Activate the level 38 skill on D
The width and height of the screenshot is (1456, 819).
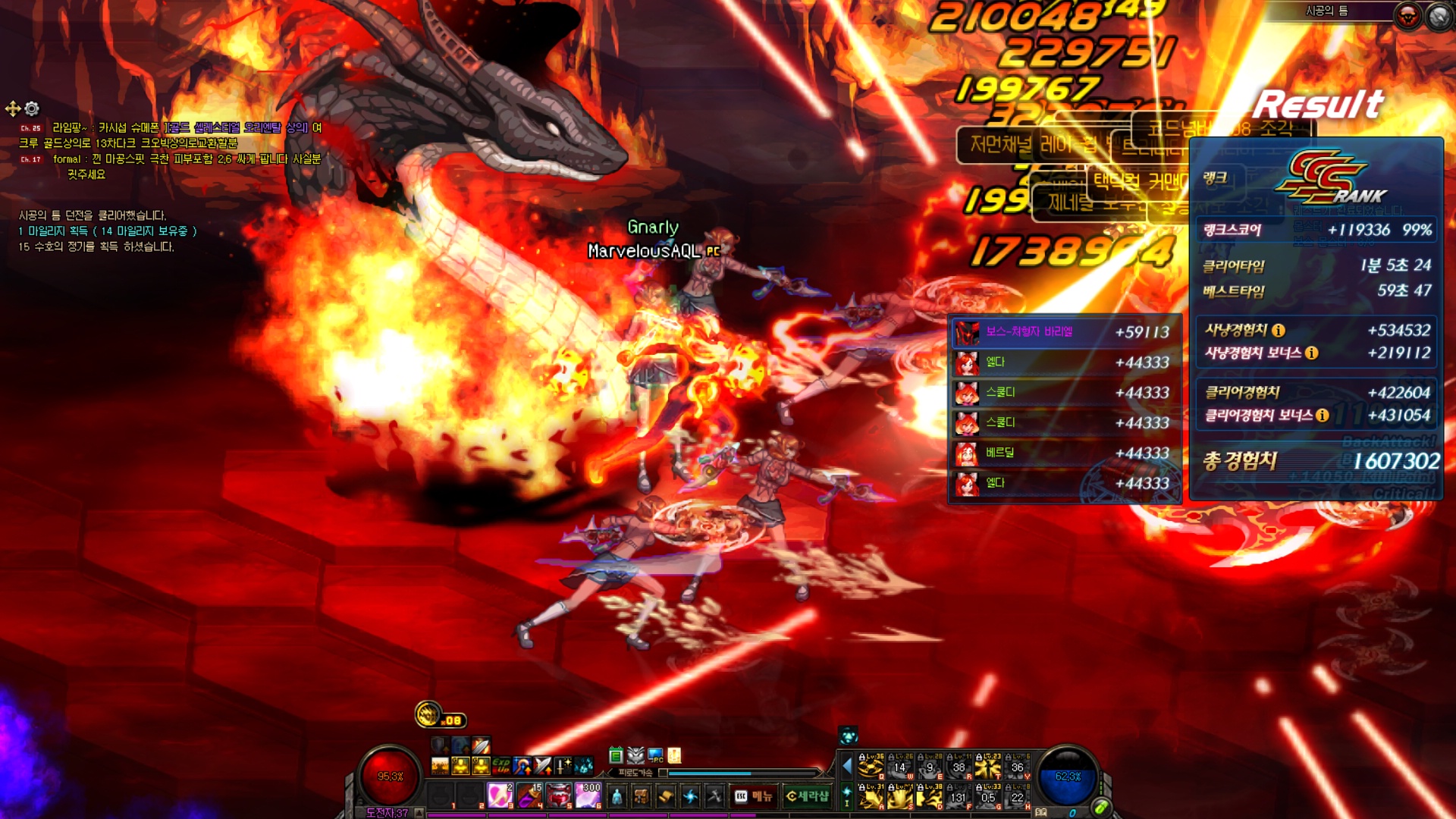[x=930, y=797]
